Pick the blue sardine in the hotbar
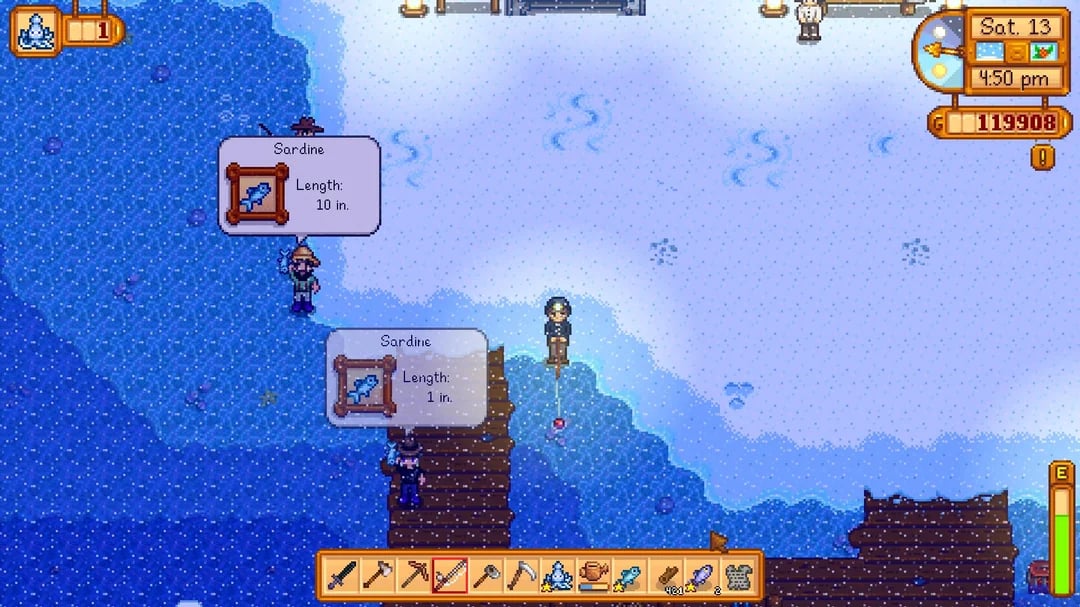 pyautogui.click(x=629, y=576)
